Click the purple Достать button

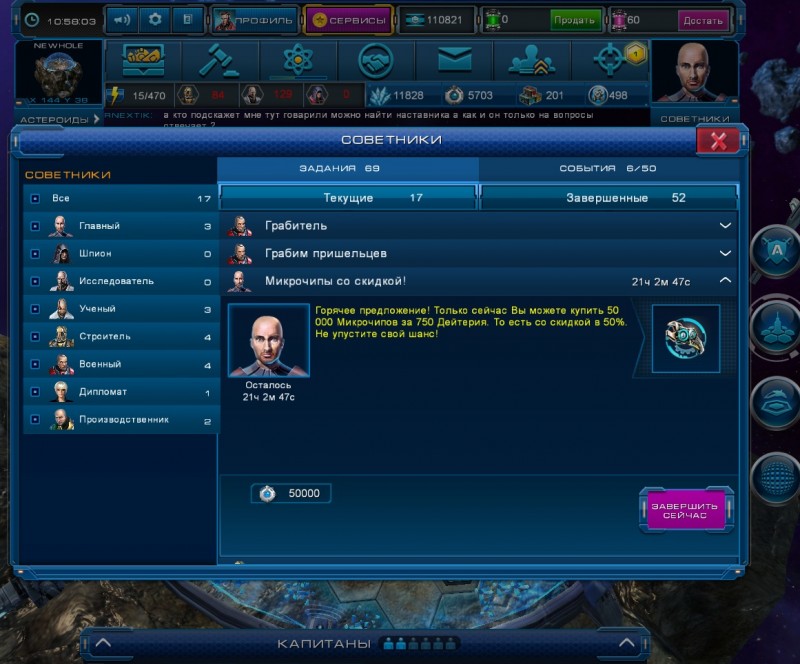tap(703, 20)
